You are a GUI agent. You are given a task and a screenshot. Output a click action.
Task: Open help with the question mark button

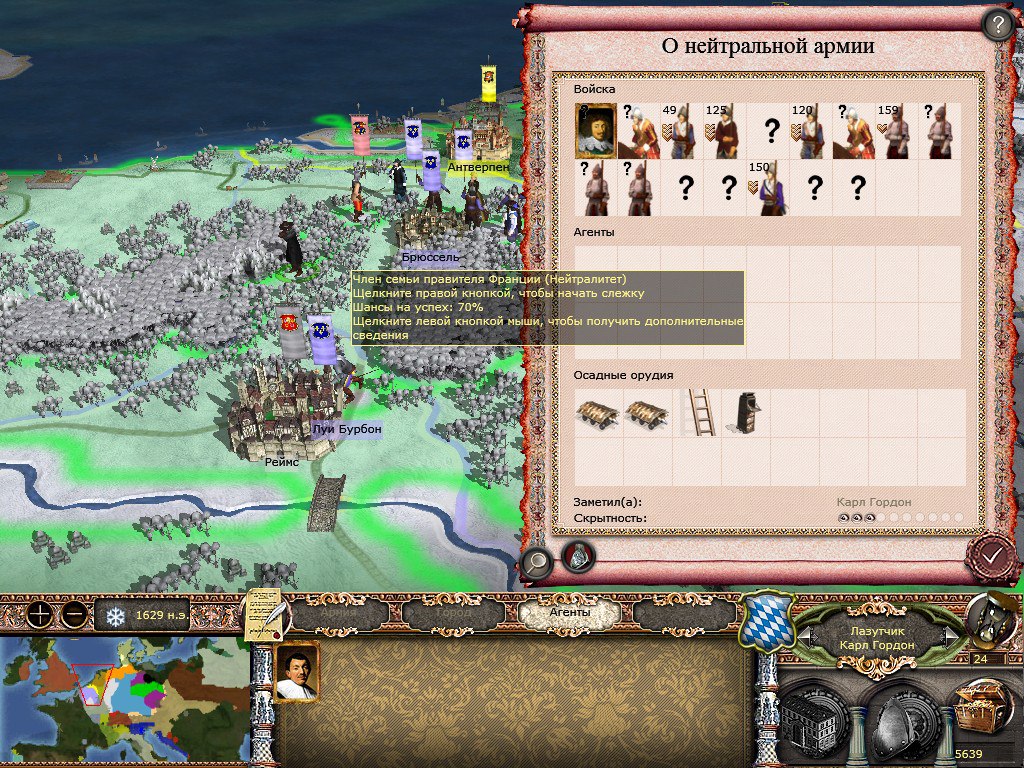point(997,25)
